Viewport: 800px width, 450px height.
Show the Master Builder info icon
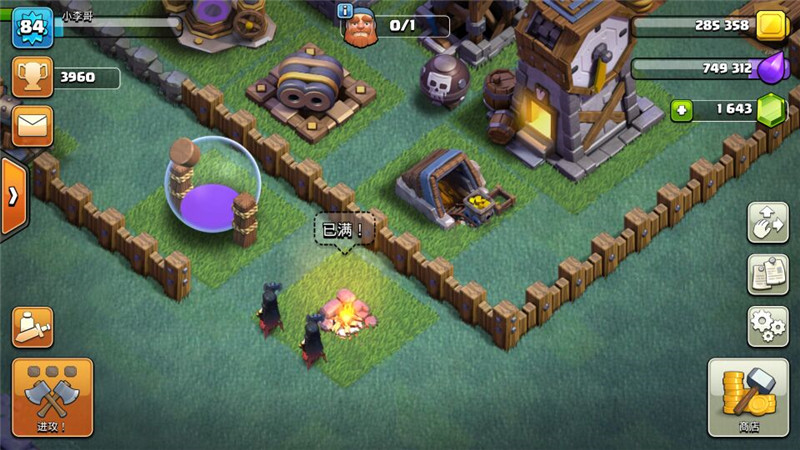pyautogui.click(x=346, y=10)
